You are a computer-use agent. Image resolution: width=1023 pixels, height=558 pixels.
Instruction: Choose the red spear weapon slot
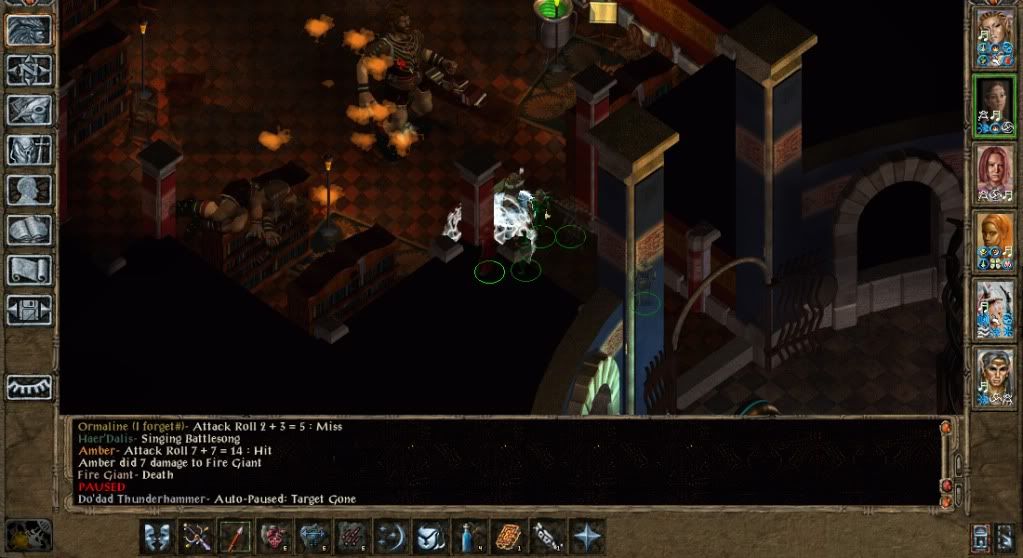(236, 535)
